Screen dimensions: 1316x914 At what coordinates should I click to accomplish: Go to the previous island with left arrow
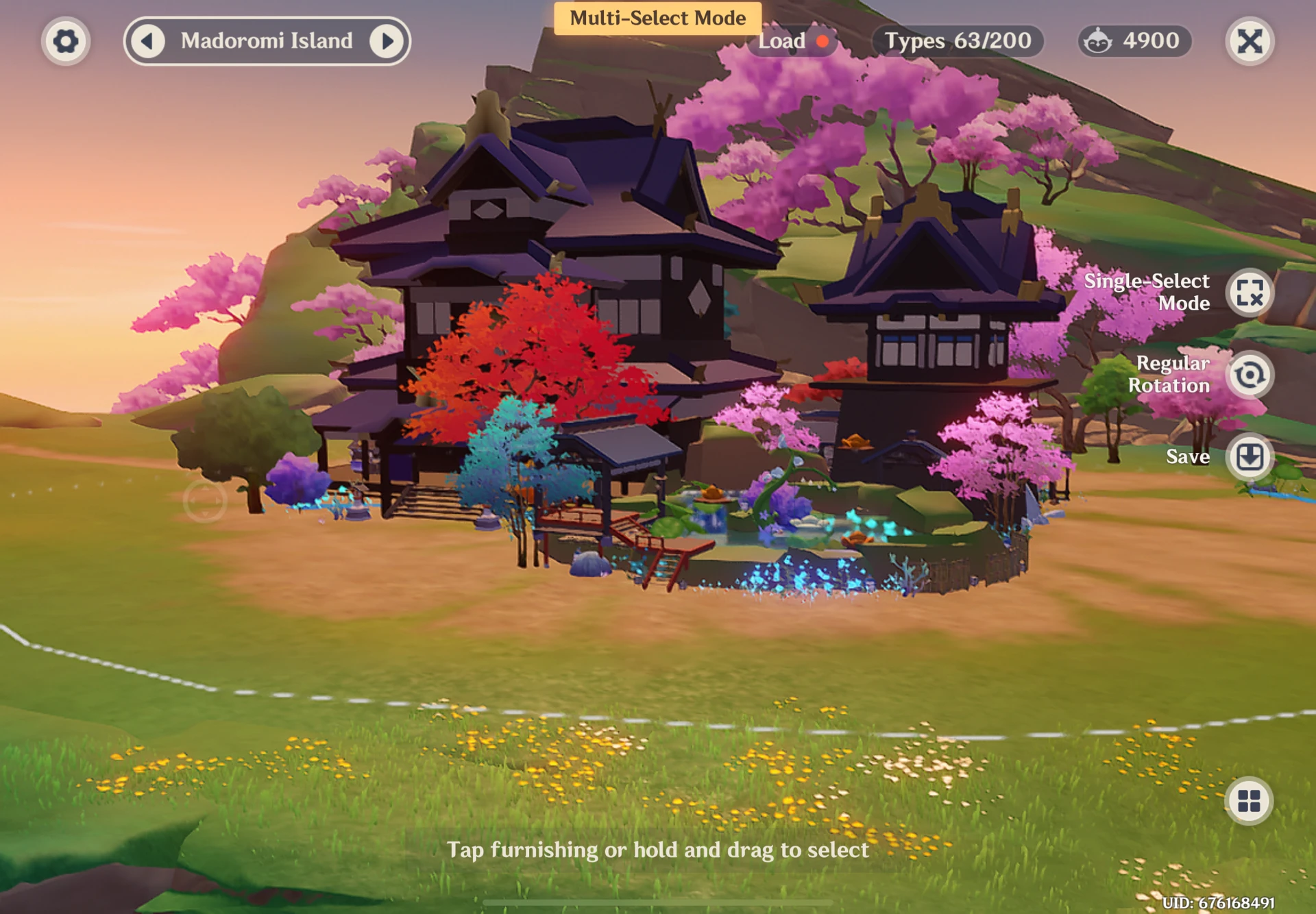[147, 41]
